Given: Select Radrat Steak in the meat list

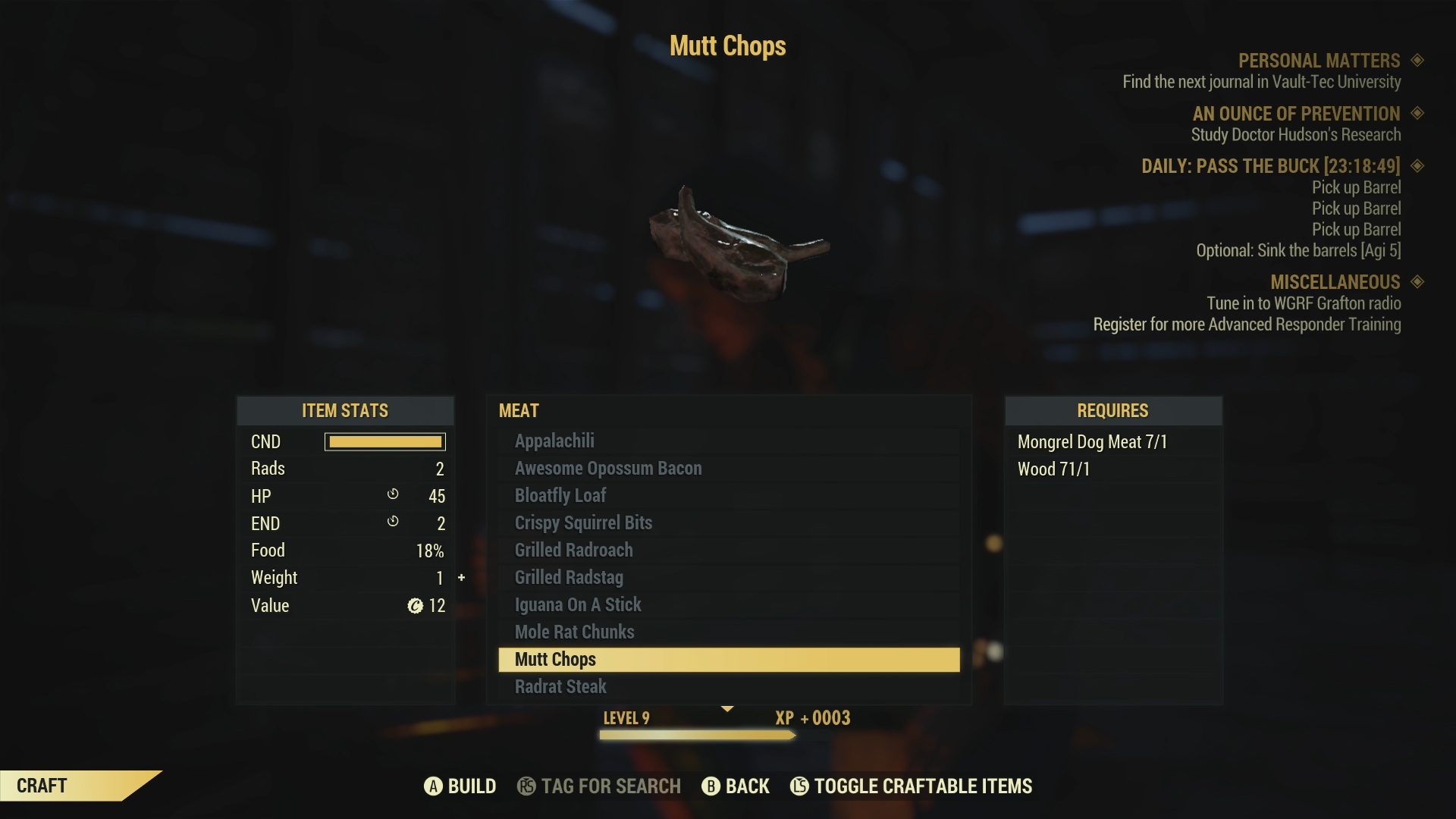Looking at the screenshot, I should click(560, 686).
